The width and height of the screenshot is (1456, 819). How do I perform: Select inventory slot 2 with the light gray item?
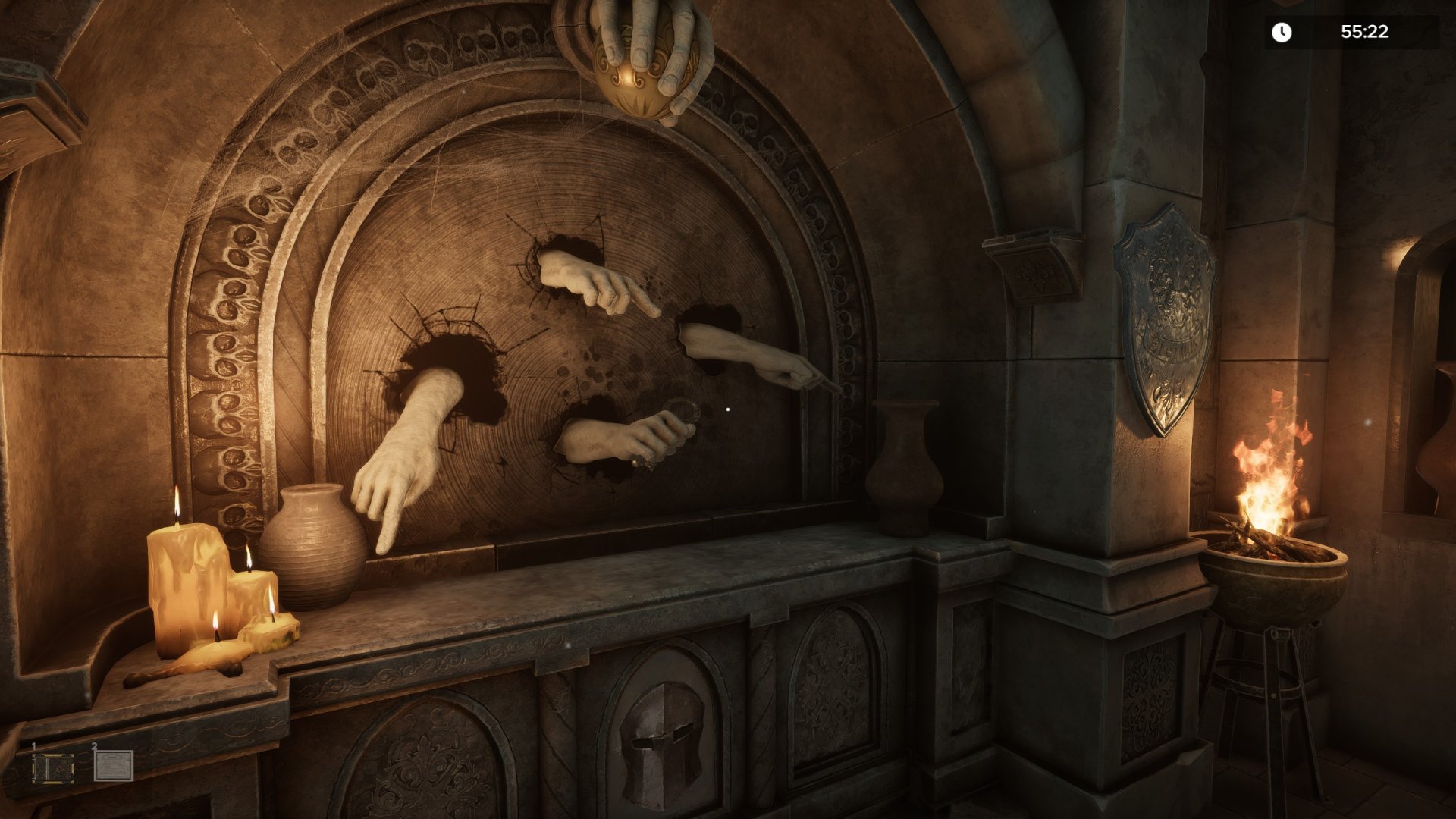coord(114,766)
